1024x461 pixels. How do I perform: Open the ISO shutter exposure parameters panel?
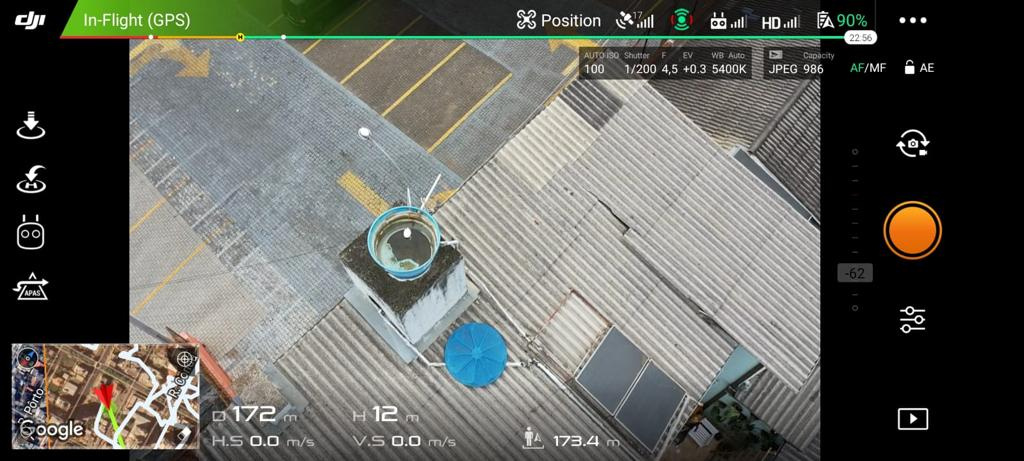664,63
